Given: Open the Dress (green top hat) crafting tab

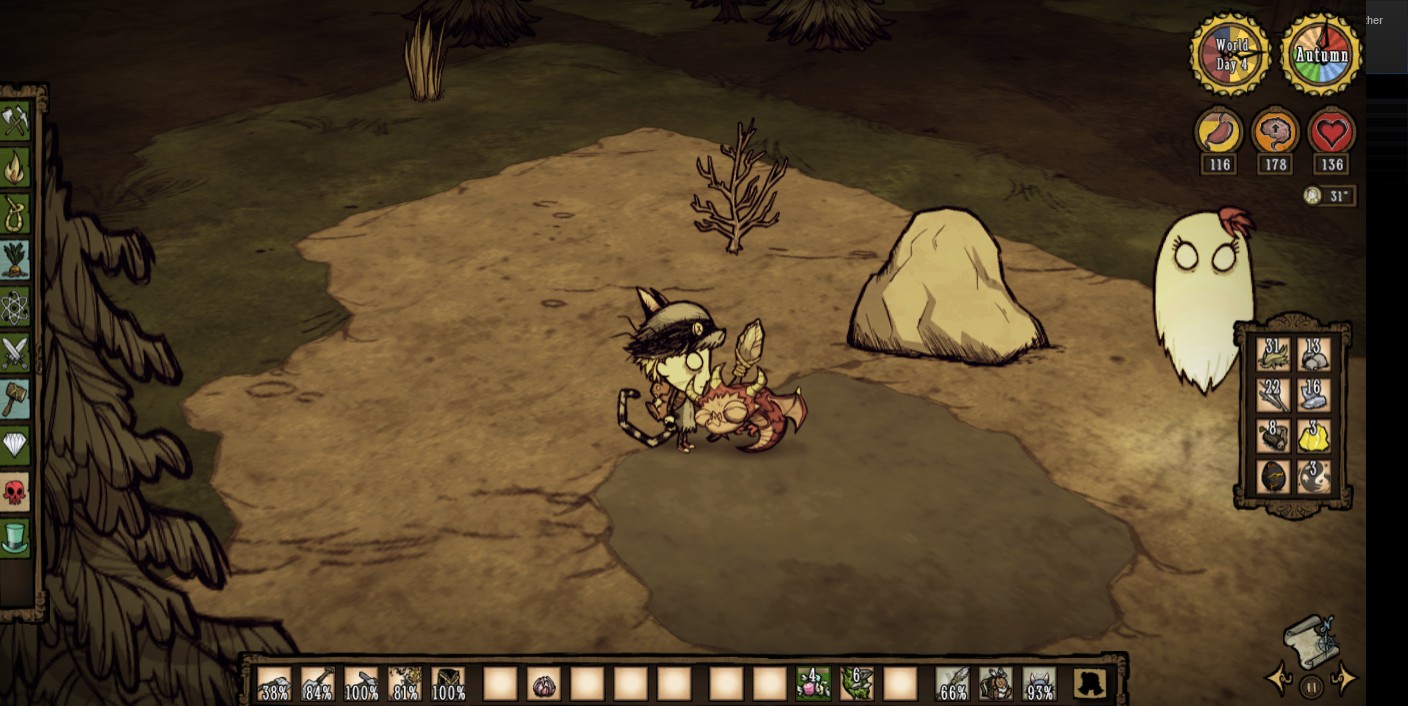Looking at the screenshot, I should [x=15, y=538].
